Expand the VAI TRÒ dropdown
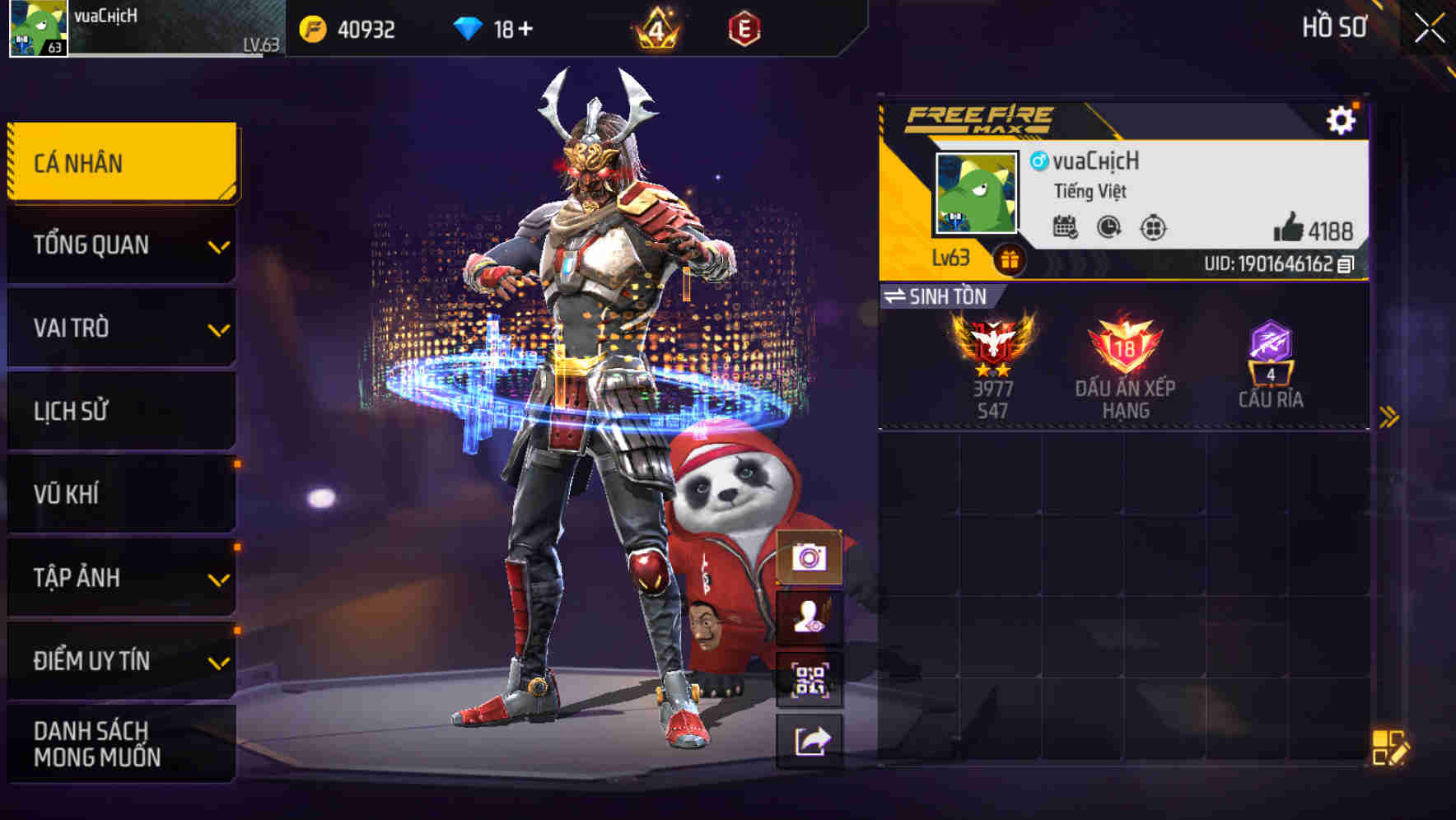 [120, 328]
